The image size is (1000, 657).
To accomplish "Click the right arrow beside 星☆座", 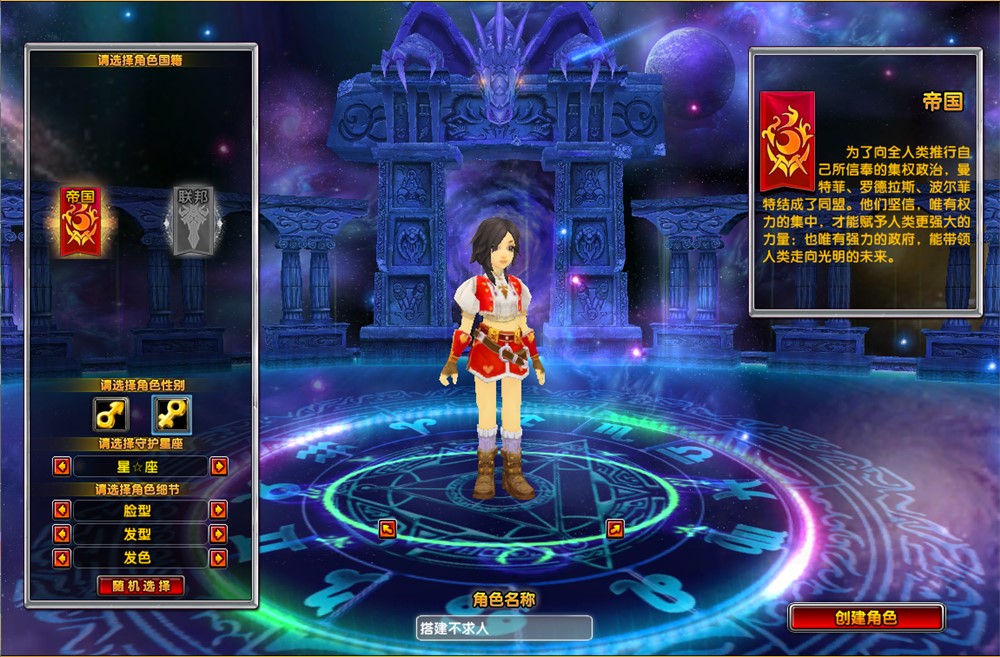I will pos(218,466).
